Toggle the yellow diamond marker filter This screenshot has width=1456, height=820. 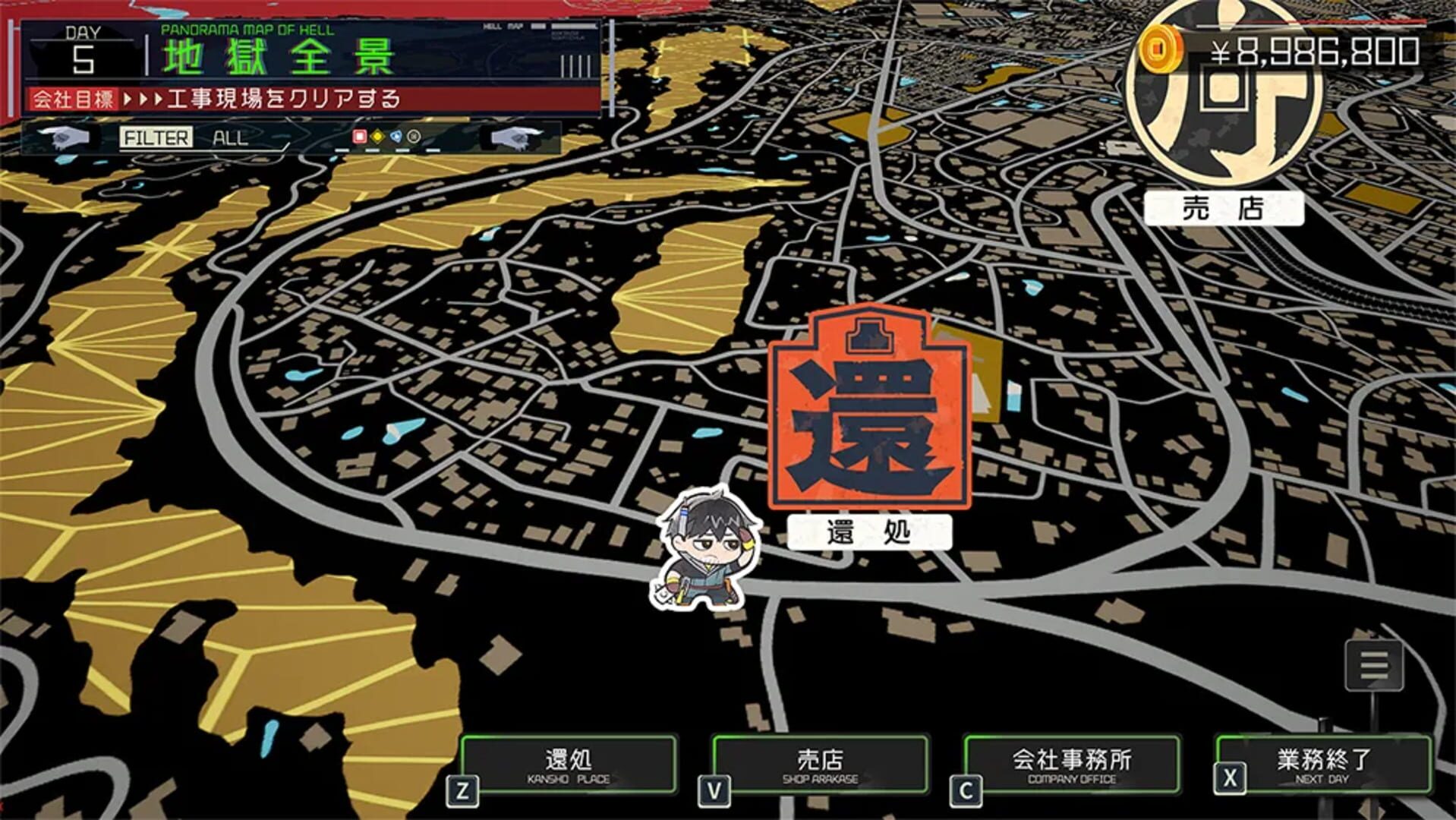tap(377, 135)
